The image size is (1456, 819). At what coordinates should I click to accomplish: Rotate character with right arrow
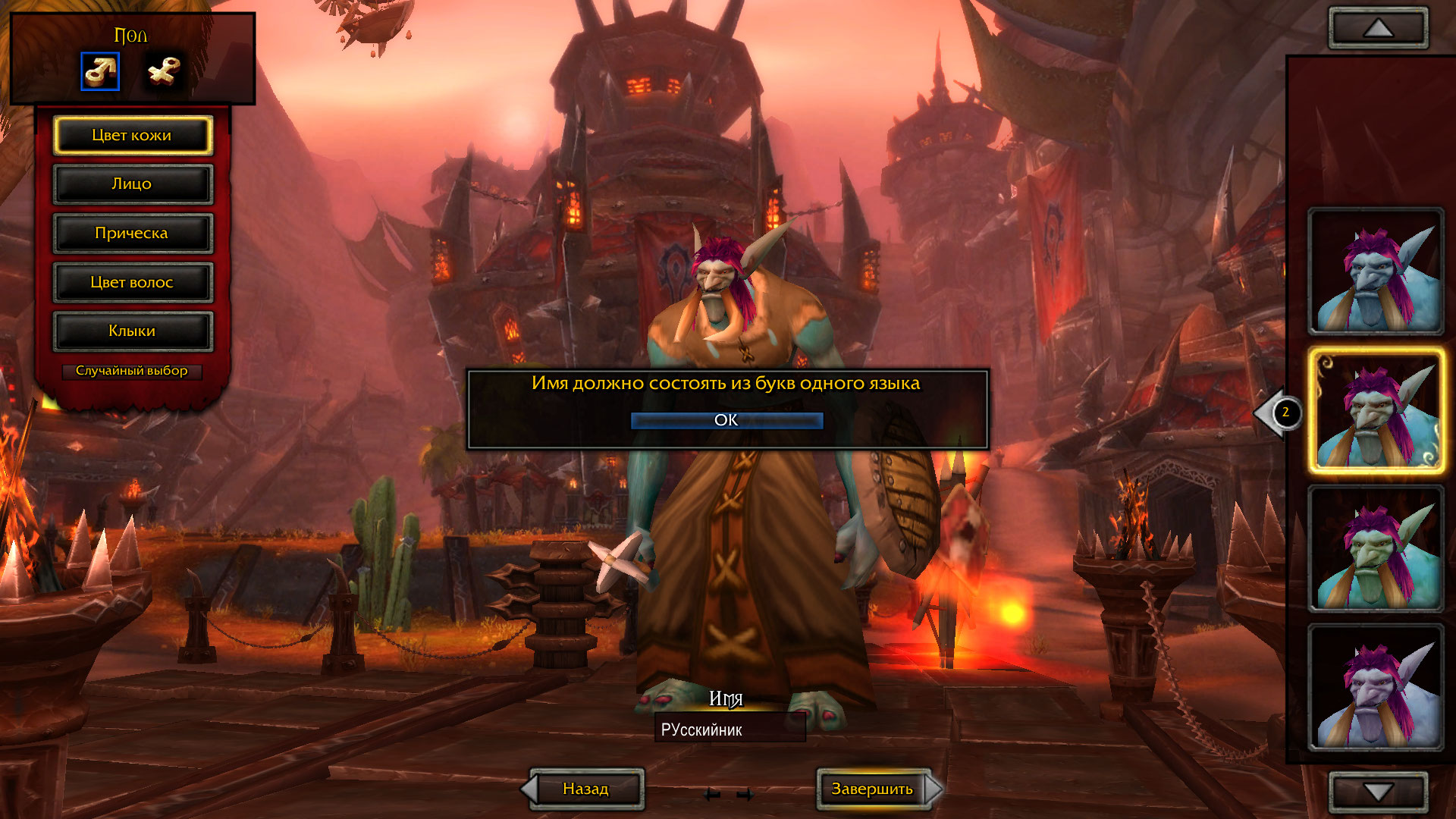[x=745, y=795]
